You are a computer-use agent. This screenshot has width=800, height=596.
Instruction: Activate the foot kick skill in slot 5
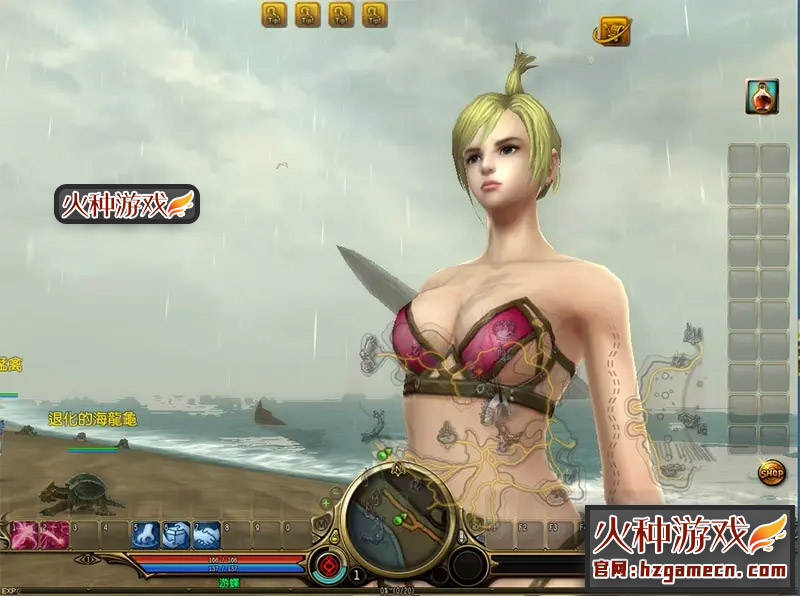point(145,535)
